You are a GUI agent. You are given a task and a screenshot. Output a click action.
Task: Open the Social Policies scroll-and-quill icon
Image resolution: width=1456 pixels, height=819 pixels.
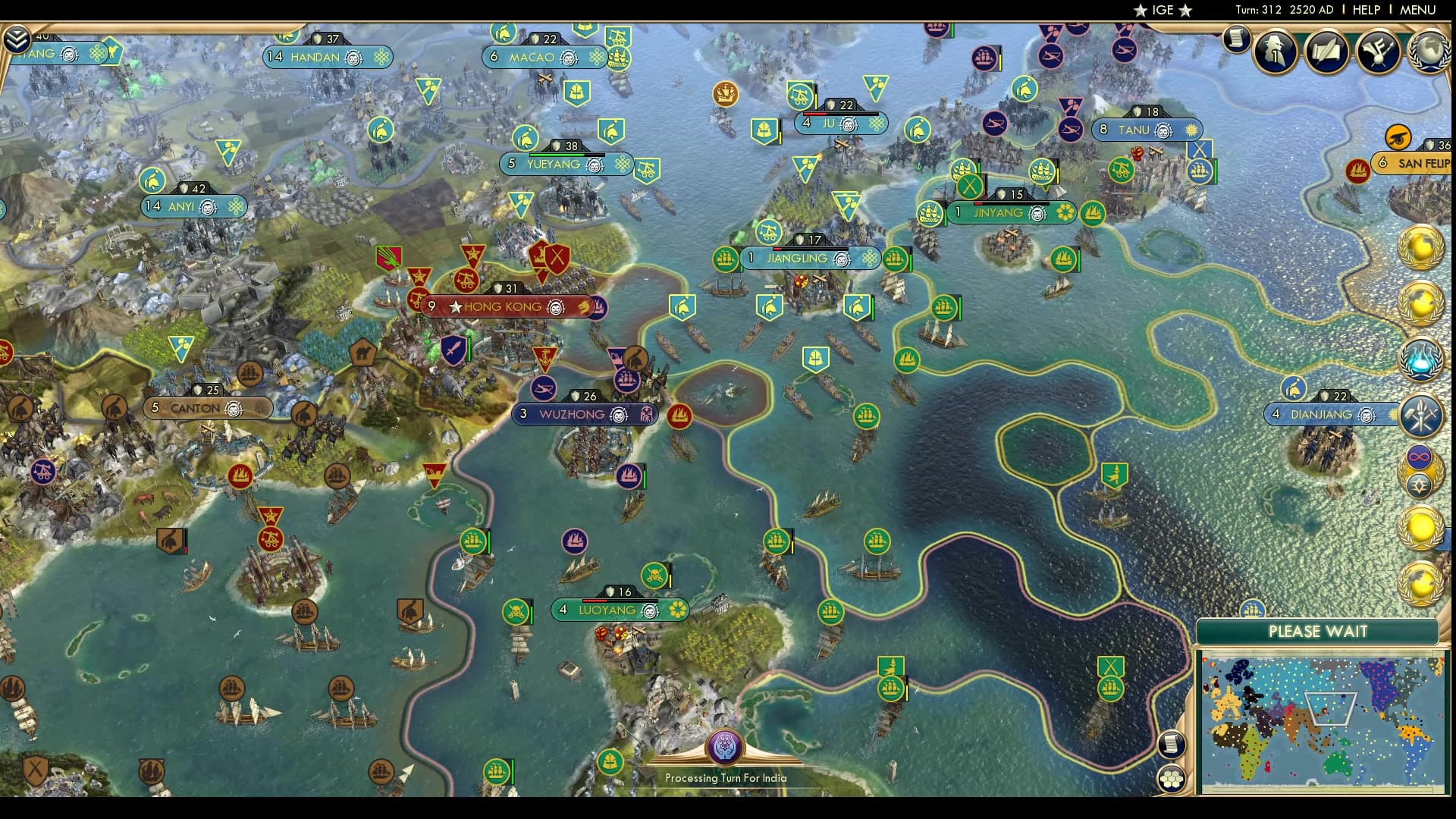pos(1328,53)
